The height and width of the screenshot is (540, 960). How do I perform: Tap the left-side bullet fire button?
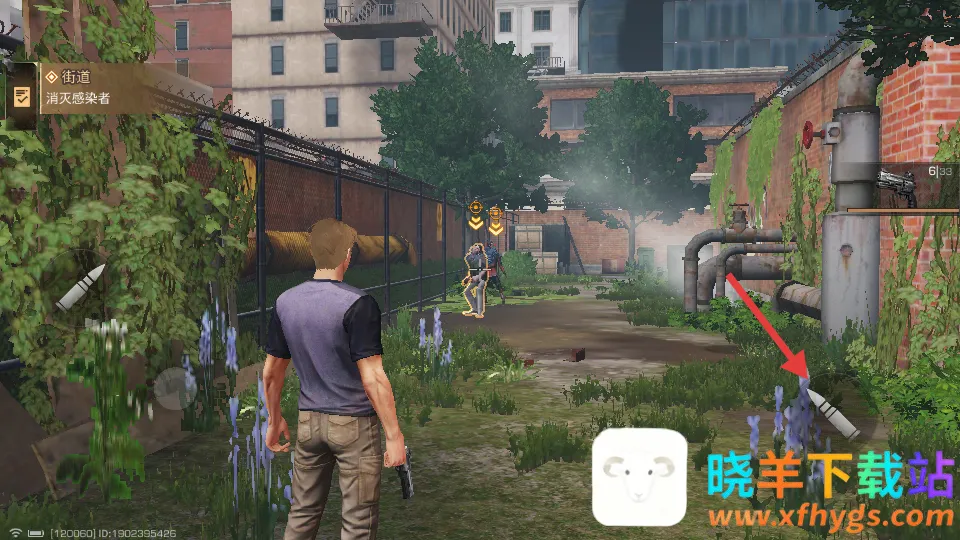[x=80, y=287]
